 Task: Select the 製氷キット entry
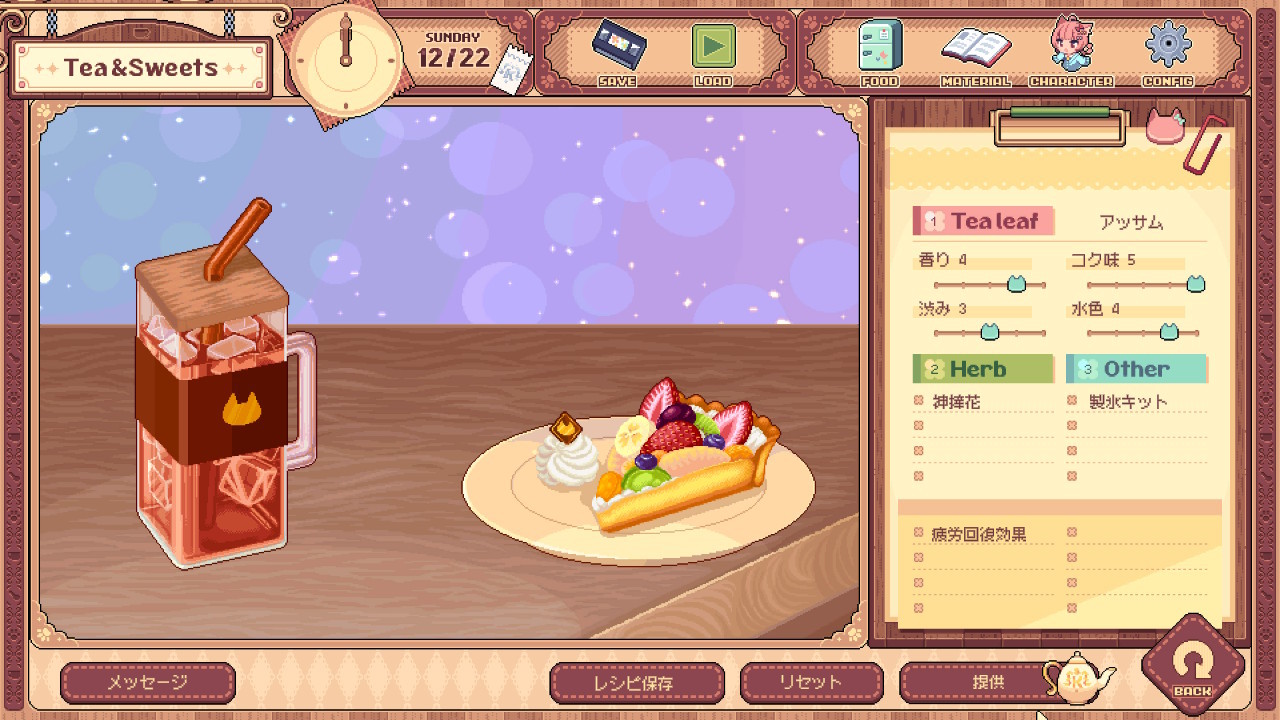(x=1128, y=402)
